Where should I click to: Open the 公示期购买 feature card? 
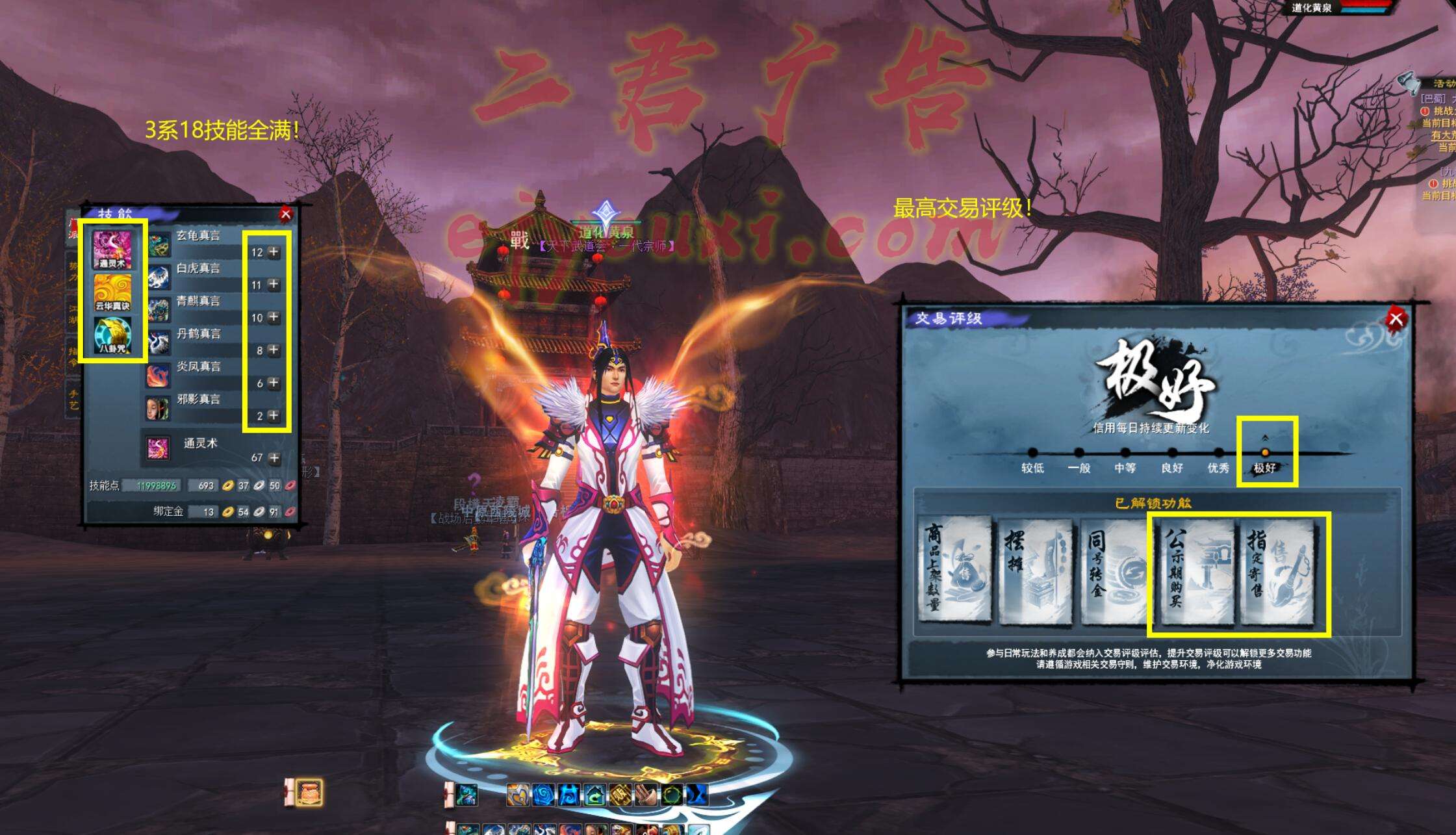point(1196,571)
